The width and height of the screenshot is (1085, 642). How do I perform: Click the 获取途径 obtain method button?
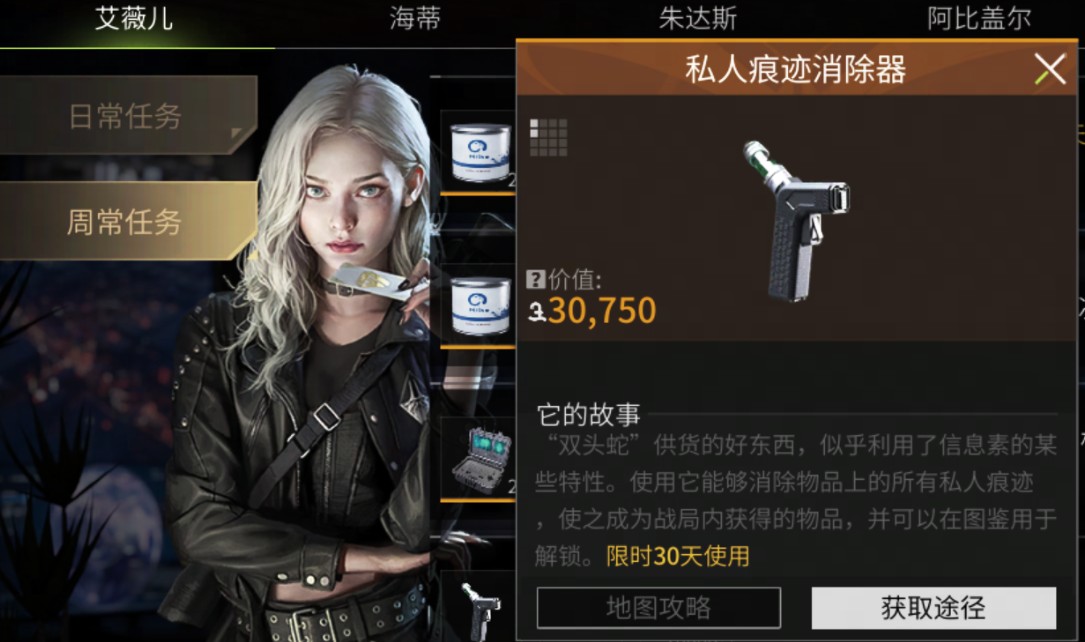click(x=933, y=608)
